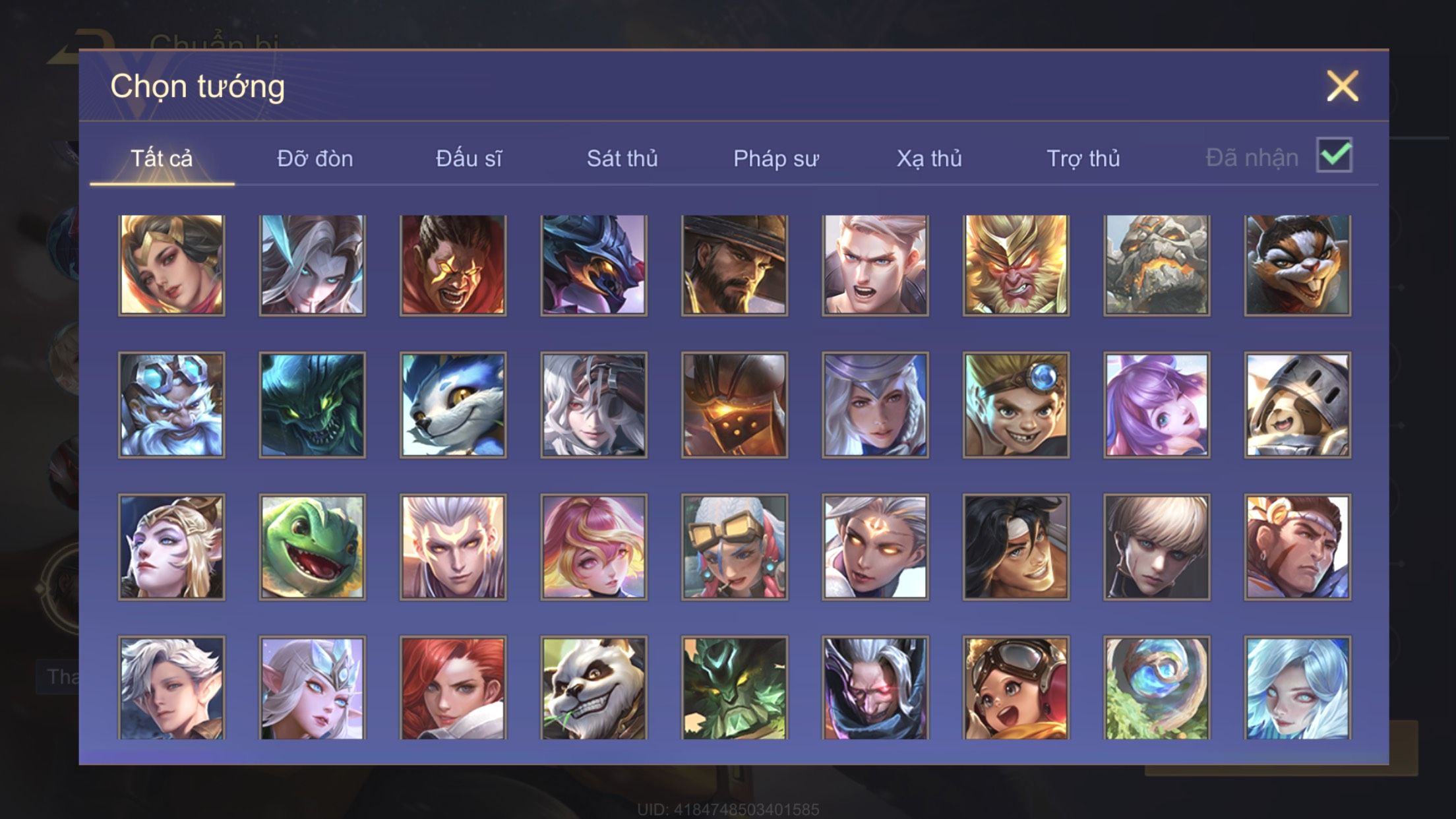Show the Đấu sĩ hero category
Viewport: 1456px width, 819px height.
coord(468,159)
